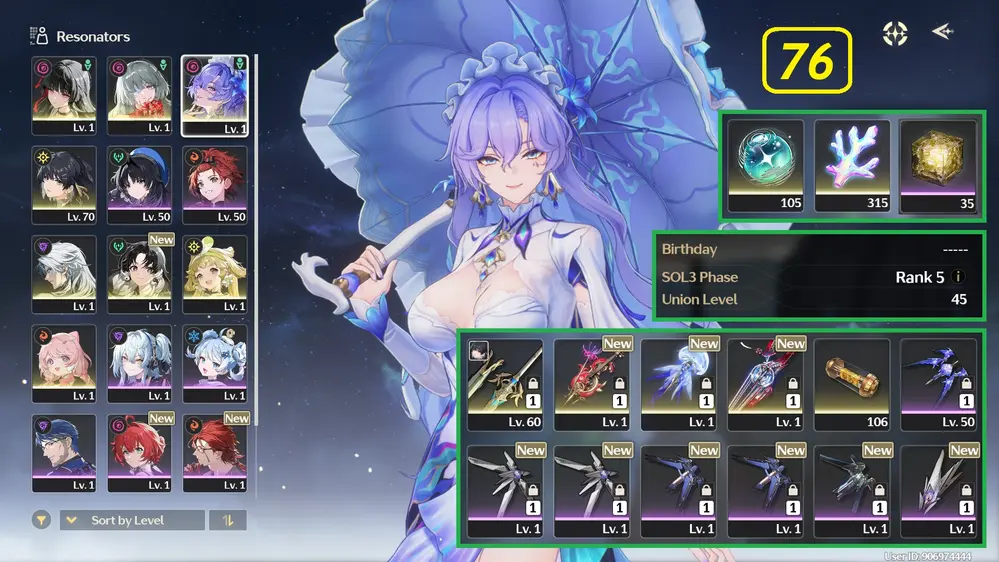Select the teal orb item showing 105
This screenshot has width=999, height=562.
pyautogui.click(x=766, y=166)
